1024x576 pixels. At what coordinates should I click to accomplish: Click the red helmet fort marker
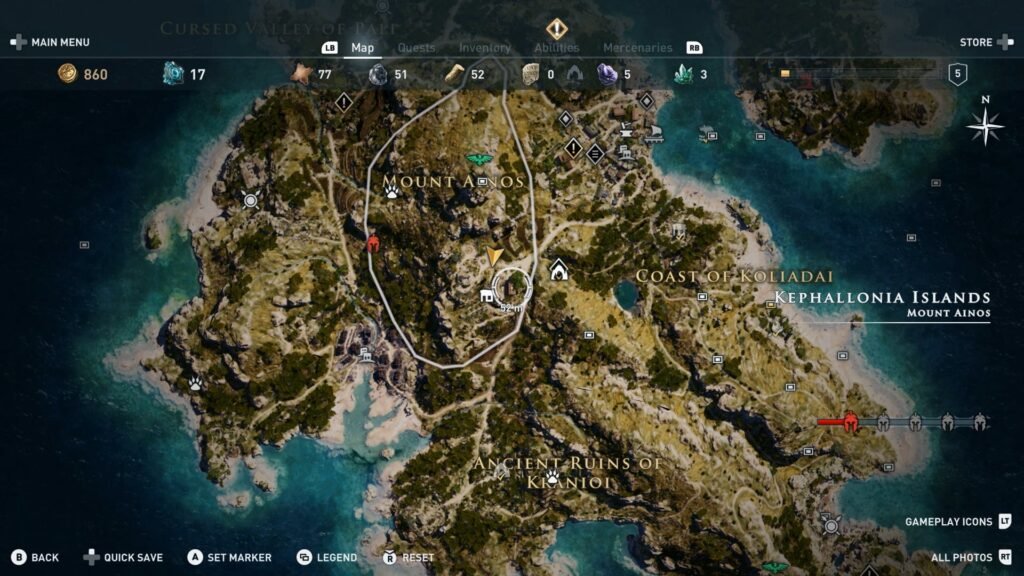[x=374, y=243]
